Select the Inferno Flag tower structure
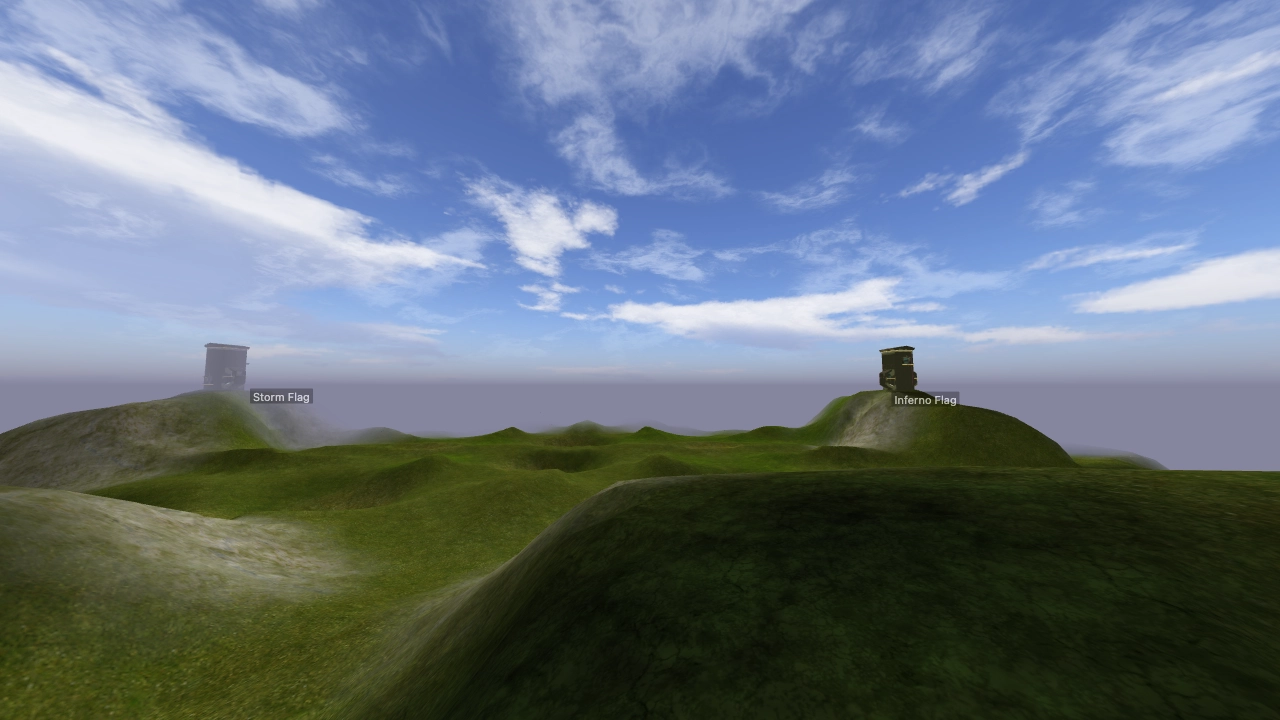Viewport: 1280px width, 720px height. click(897, 368)
